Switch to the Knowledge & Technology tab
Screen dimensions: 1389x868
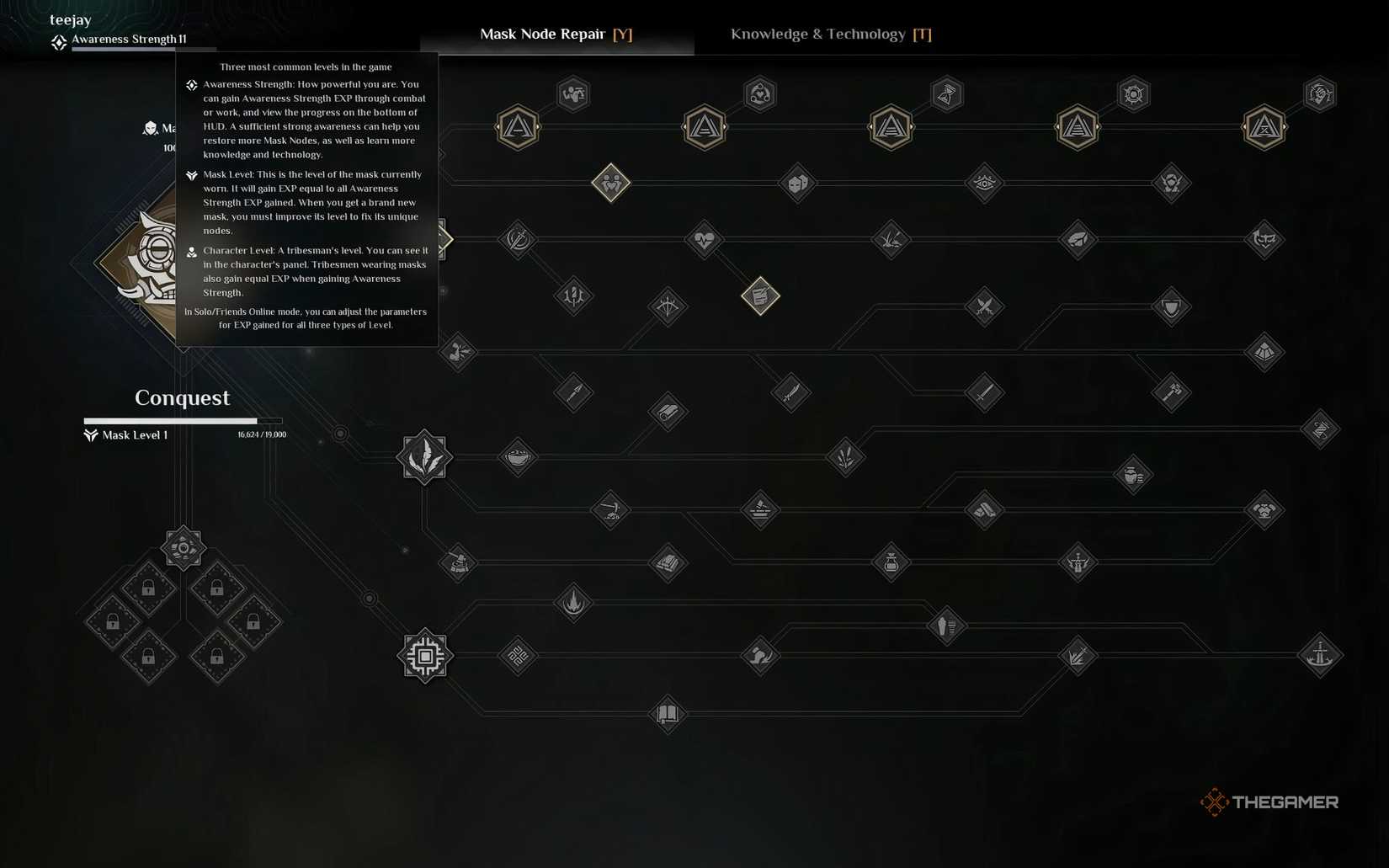coord(829,35)
